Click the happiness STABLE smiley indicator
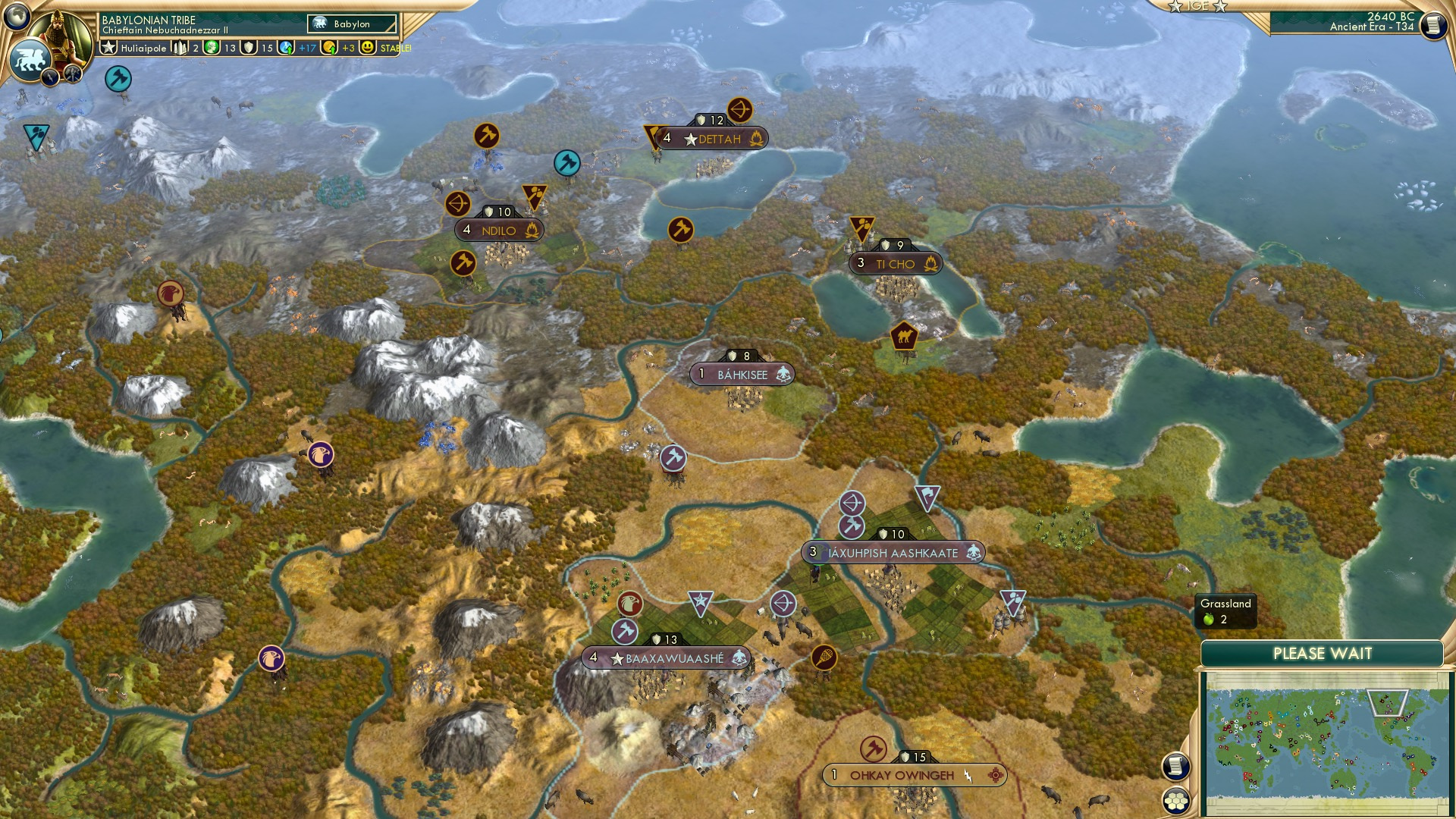This screenshot has width=1456, height=819. point(366,48)
